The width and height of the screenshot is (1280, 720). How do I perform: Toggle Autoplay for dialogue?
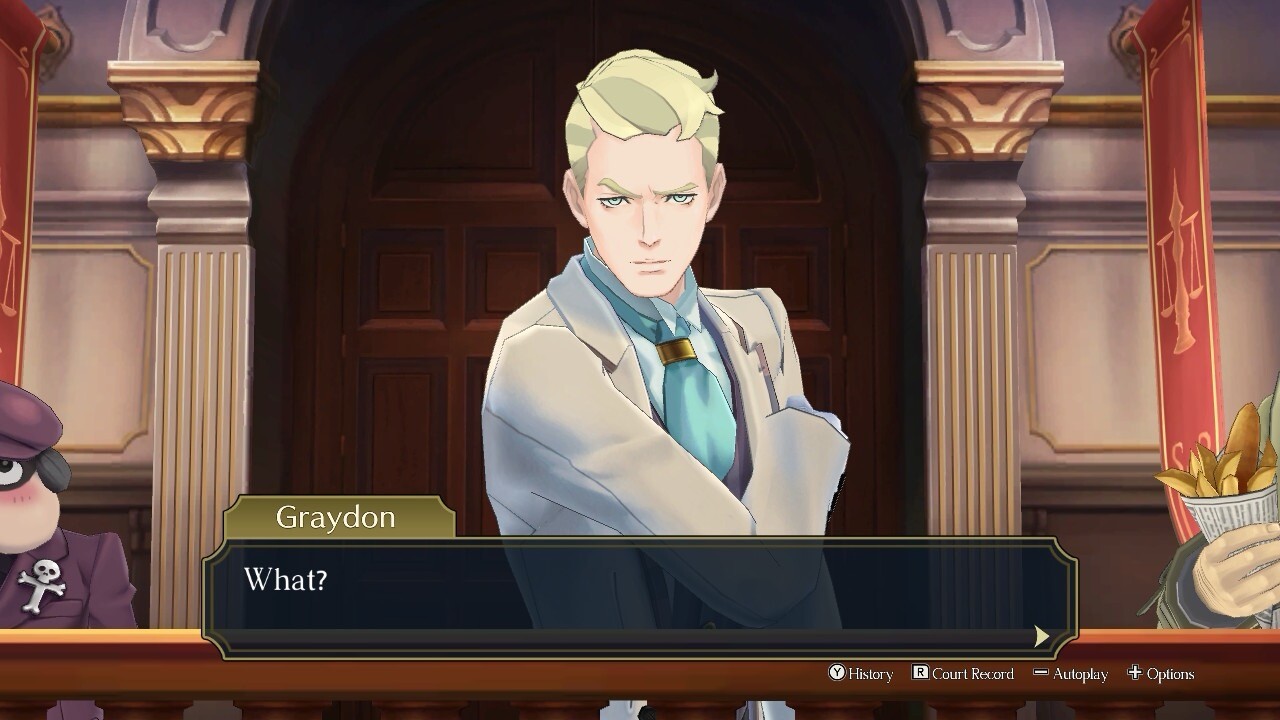(x=1070, y=674)
